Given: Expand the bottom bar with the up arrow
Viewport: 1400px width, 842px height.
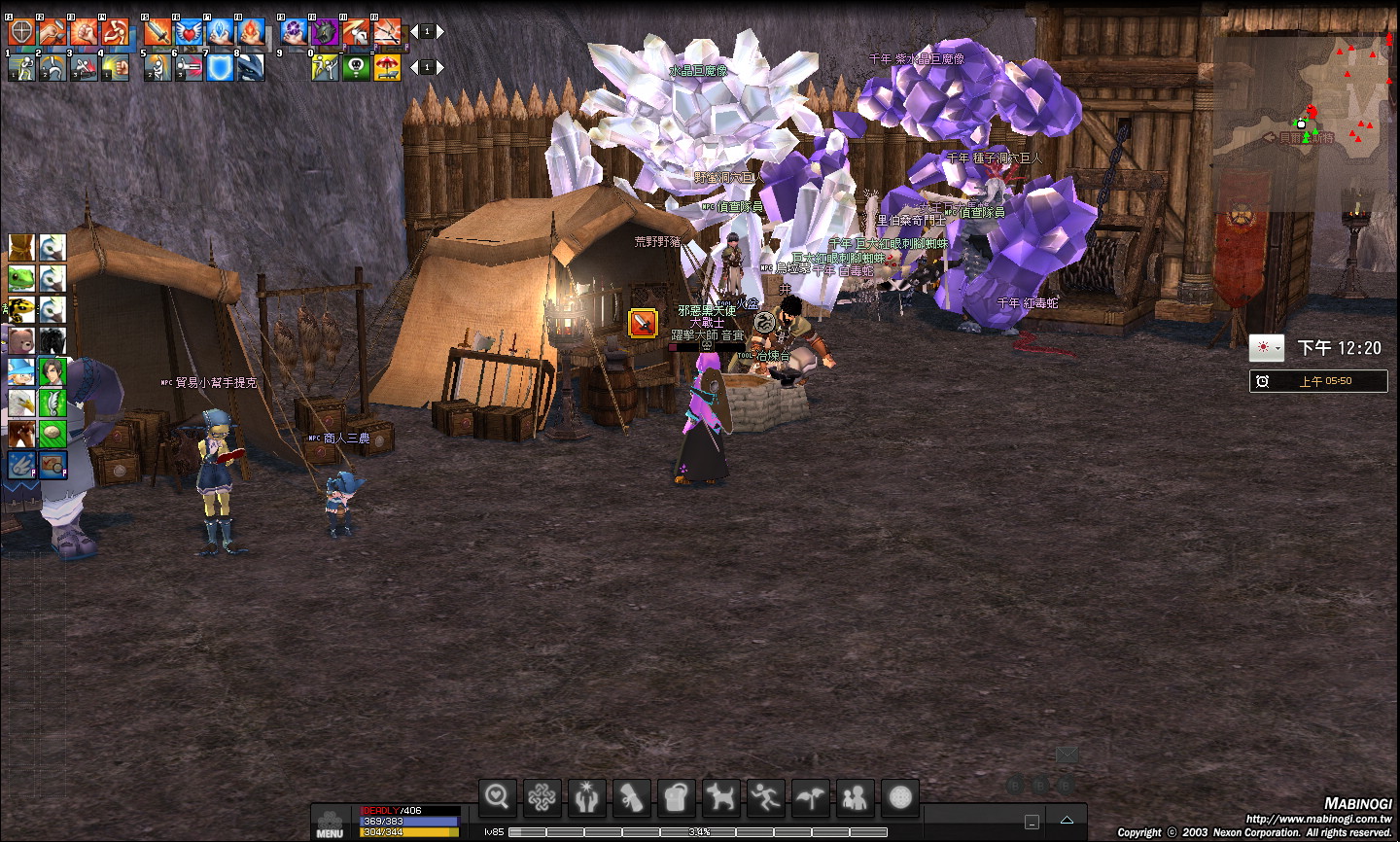Looking at the screenshot, I should pos(1067,821).
